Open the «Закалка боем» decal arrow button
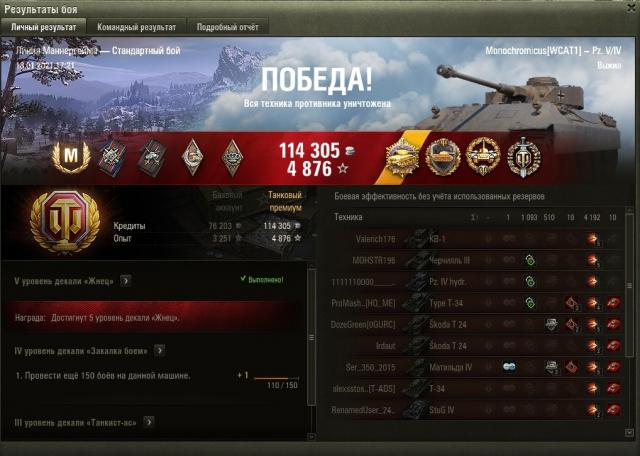 coord(160,350)
